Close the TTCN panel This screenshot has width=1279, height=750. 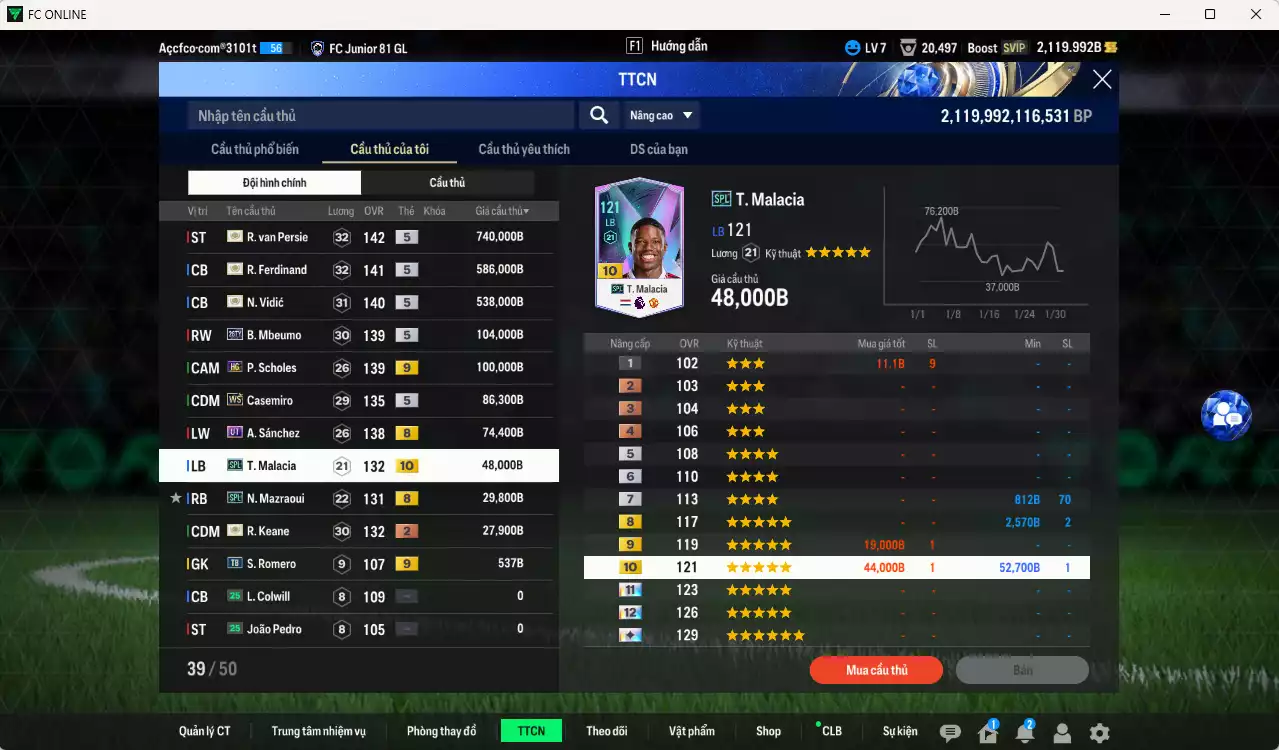1102,80
